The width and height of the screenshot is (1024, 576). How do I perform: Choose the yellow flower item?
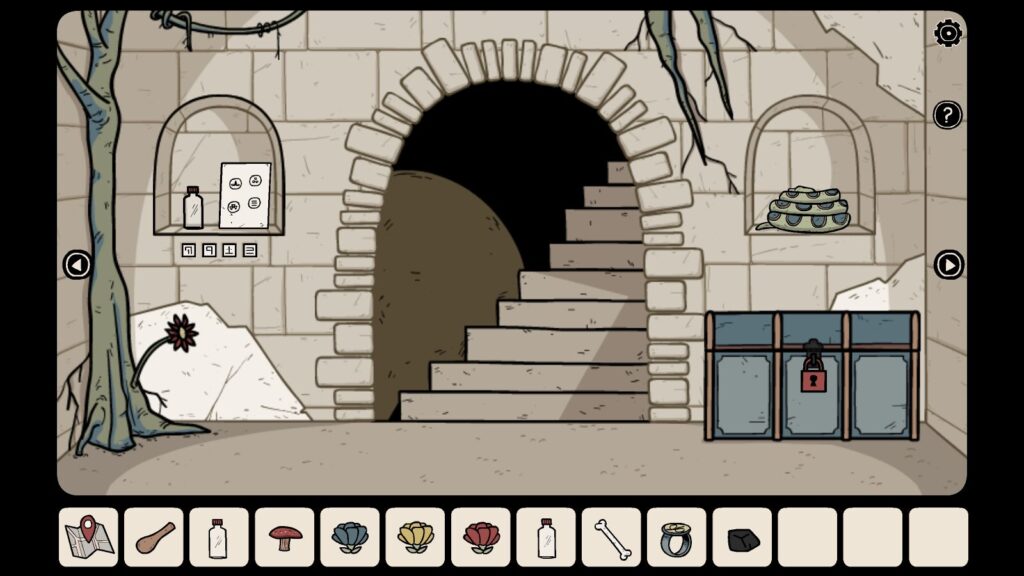click(415, 537)
